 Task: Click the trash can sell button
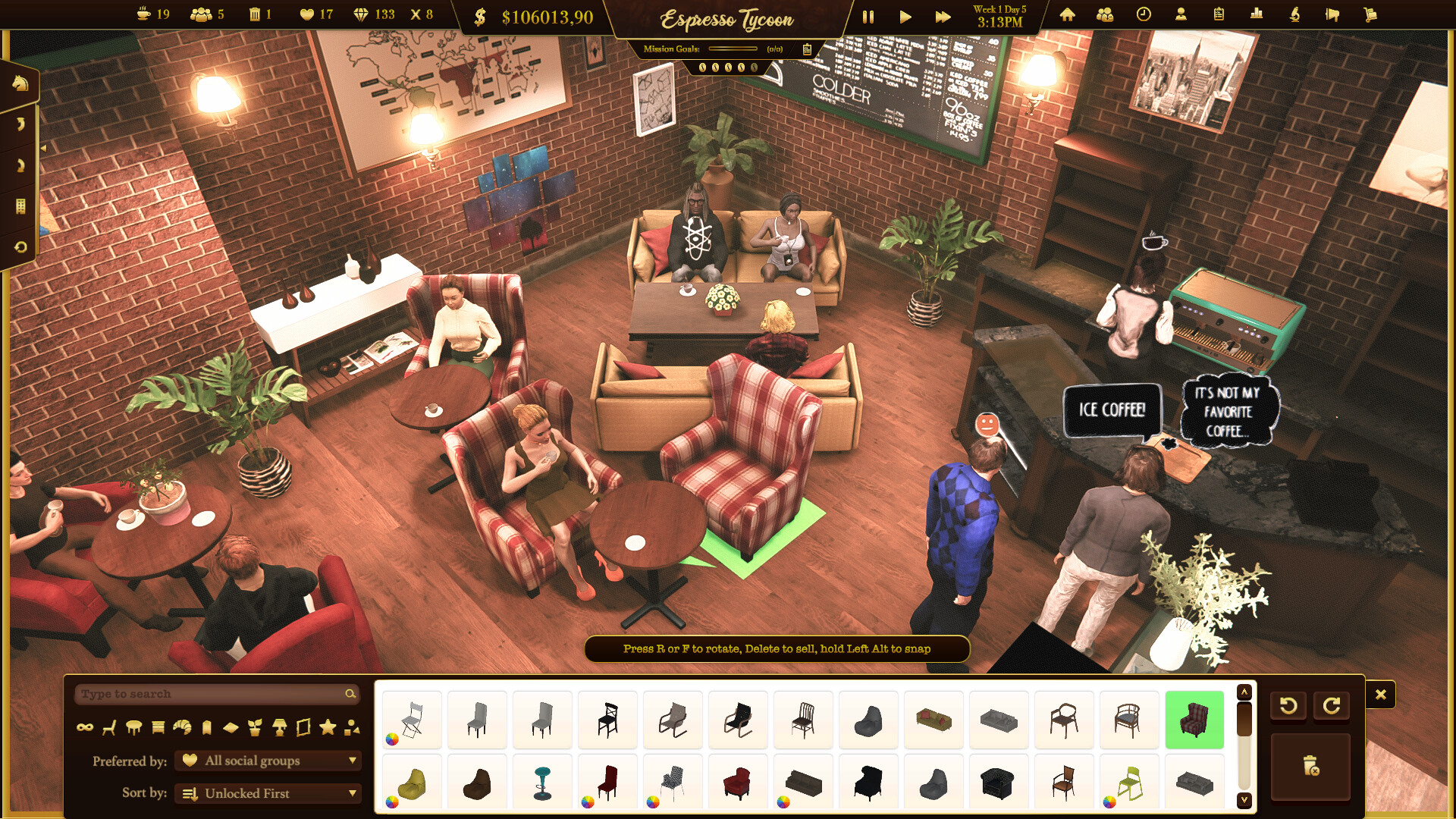click(1310, 766)
